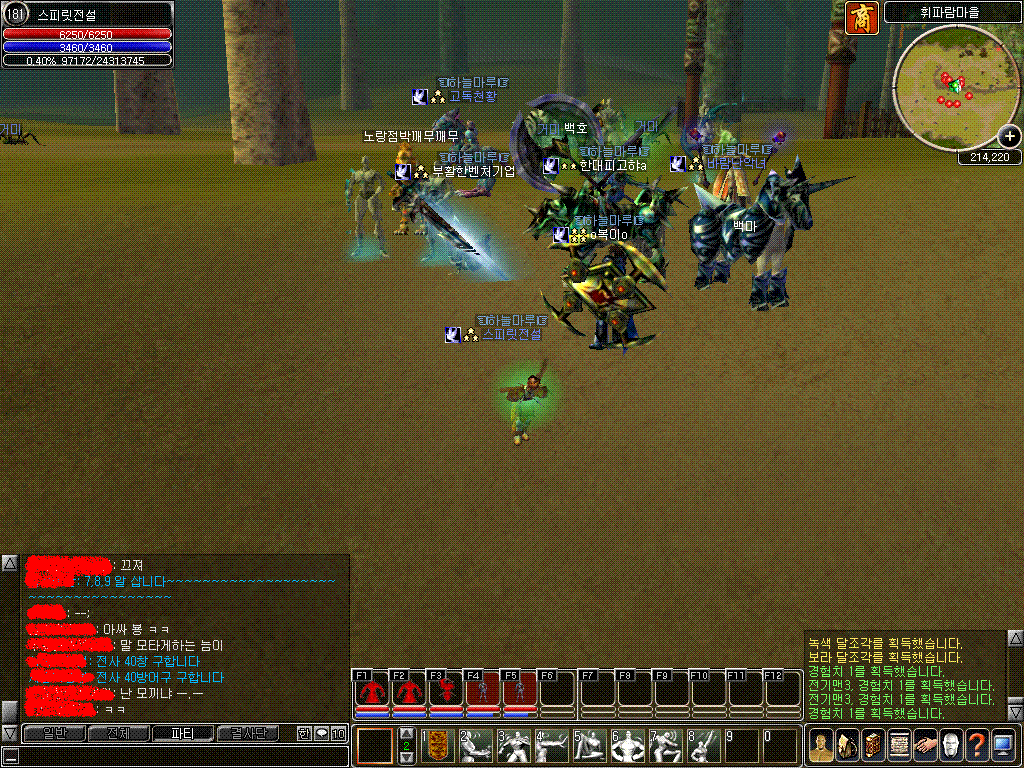The width and height of the screenshot is (1024, 768).
Task: Switch chat to the 전체 tab
Action: 119,733
